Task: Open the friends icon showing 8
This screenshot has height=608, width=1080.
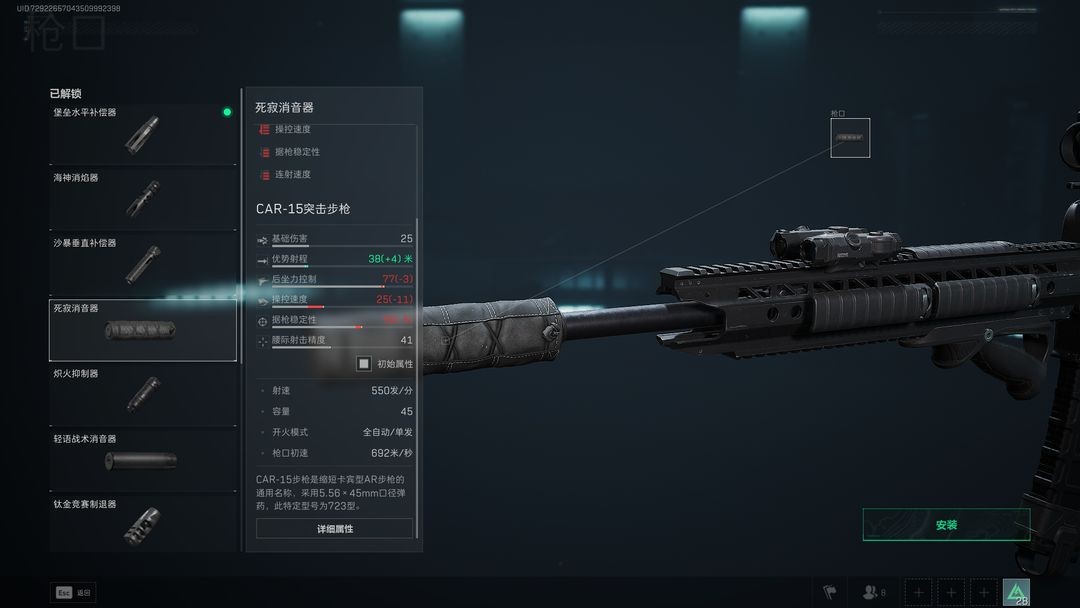Action: [874, 592]
